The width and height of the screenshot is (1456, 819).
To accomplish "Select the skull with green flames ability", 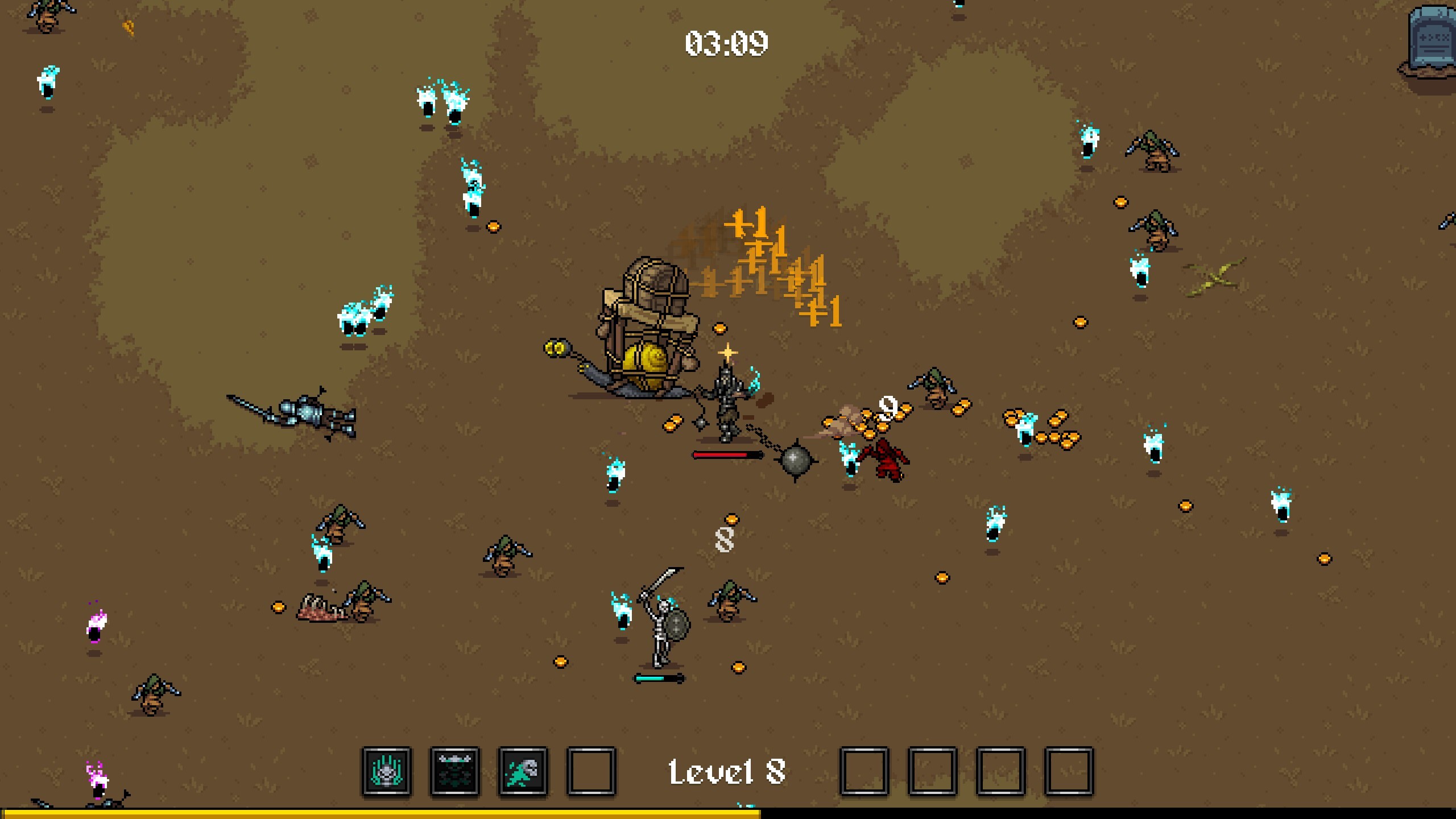I will point(387,772).
